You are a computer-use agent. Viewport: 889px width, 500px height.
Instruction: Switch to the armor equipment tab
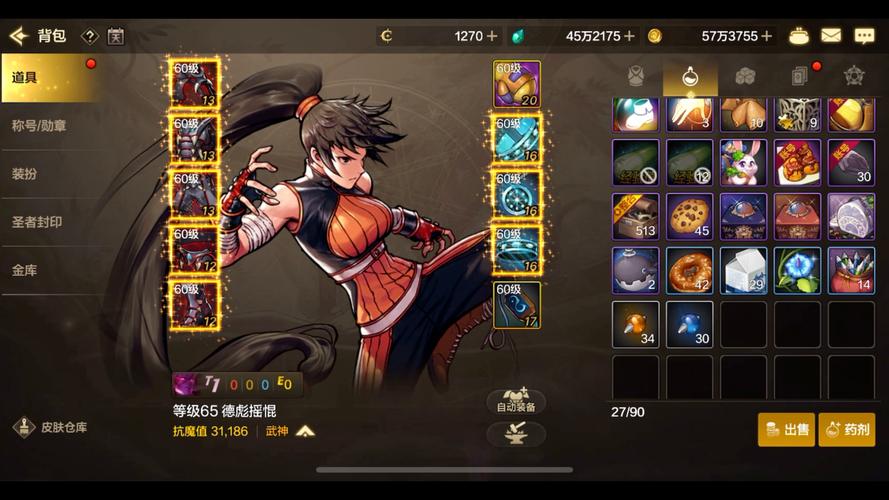click(636, 77)
